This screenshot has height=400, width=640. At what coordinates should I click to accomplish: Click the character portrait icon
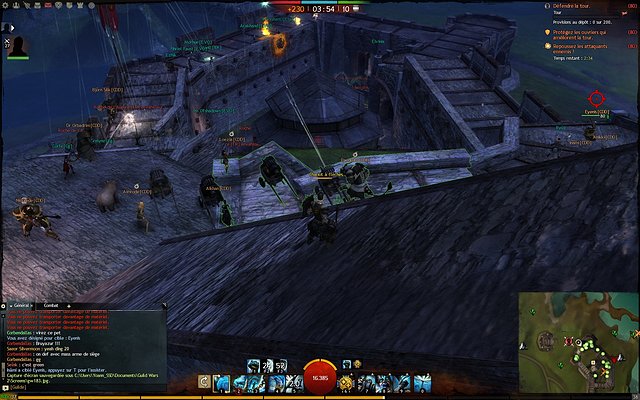tap(17, 46)
